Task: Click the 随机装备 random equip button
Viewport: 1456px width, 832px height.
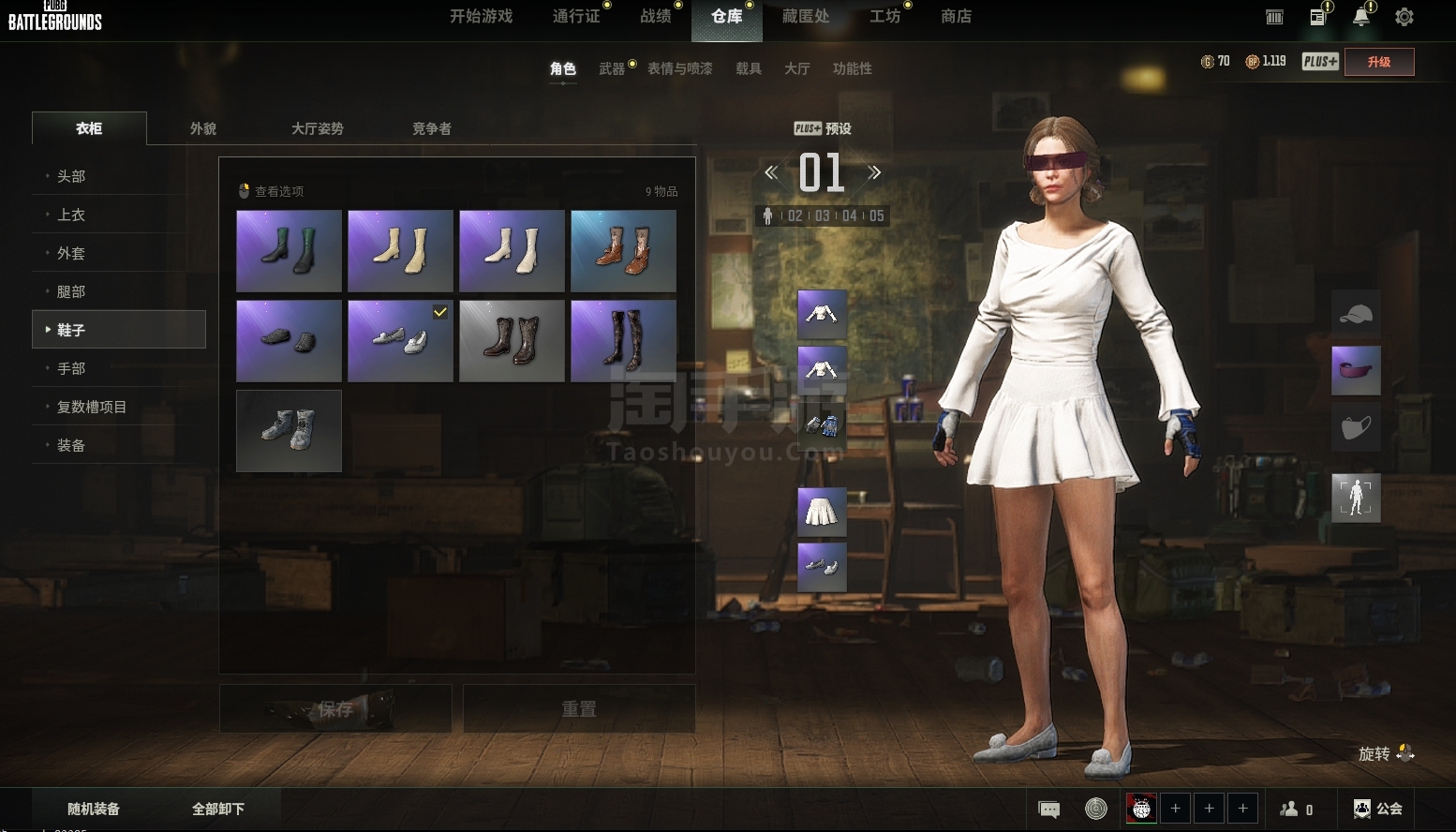Action: pyautogui.click(x=94, y=809)
